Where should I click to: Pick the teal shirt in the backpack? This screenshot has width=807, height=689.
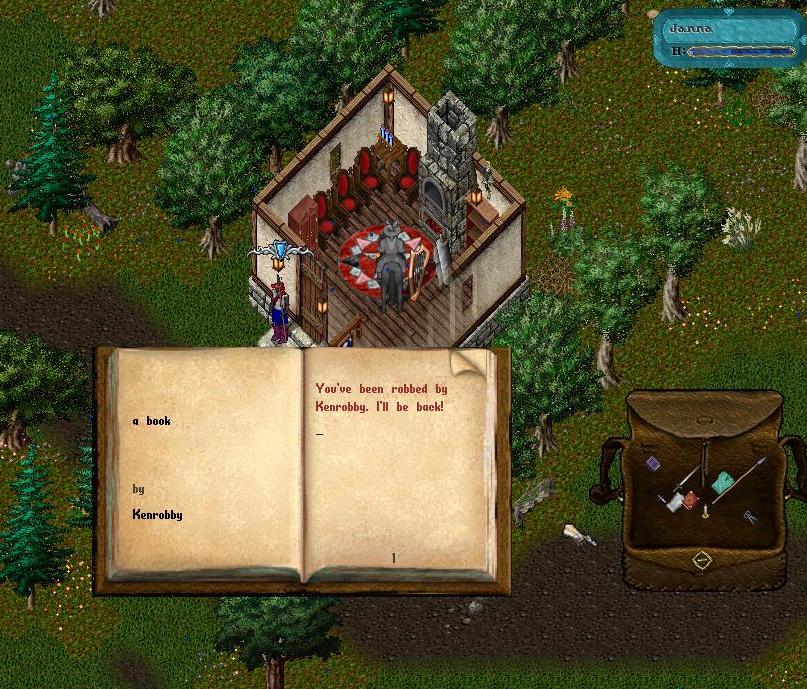coord(722,483)
